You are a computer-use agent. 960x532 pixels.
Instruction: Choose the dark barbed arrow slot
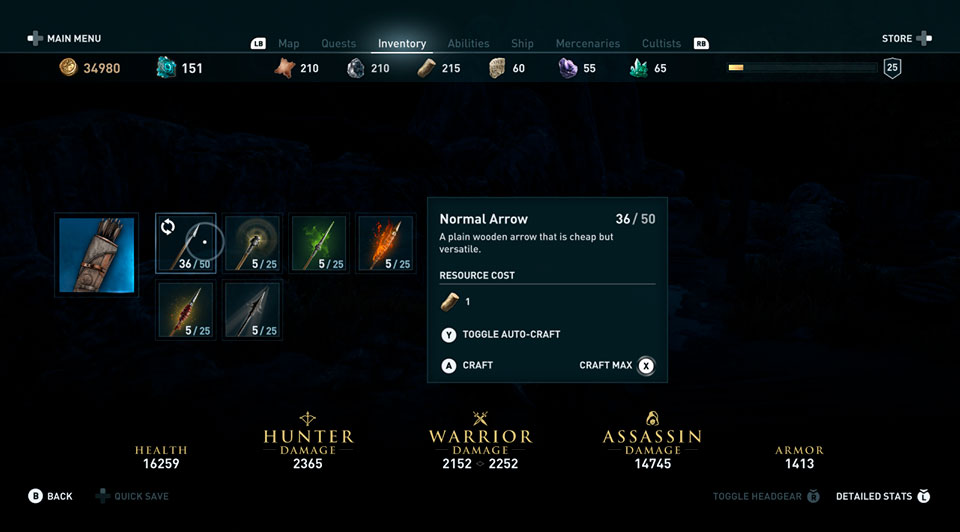click(x=253, y=309)
